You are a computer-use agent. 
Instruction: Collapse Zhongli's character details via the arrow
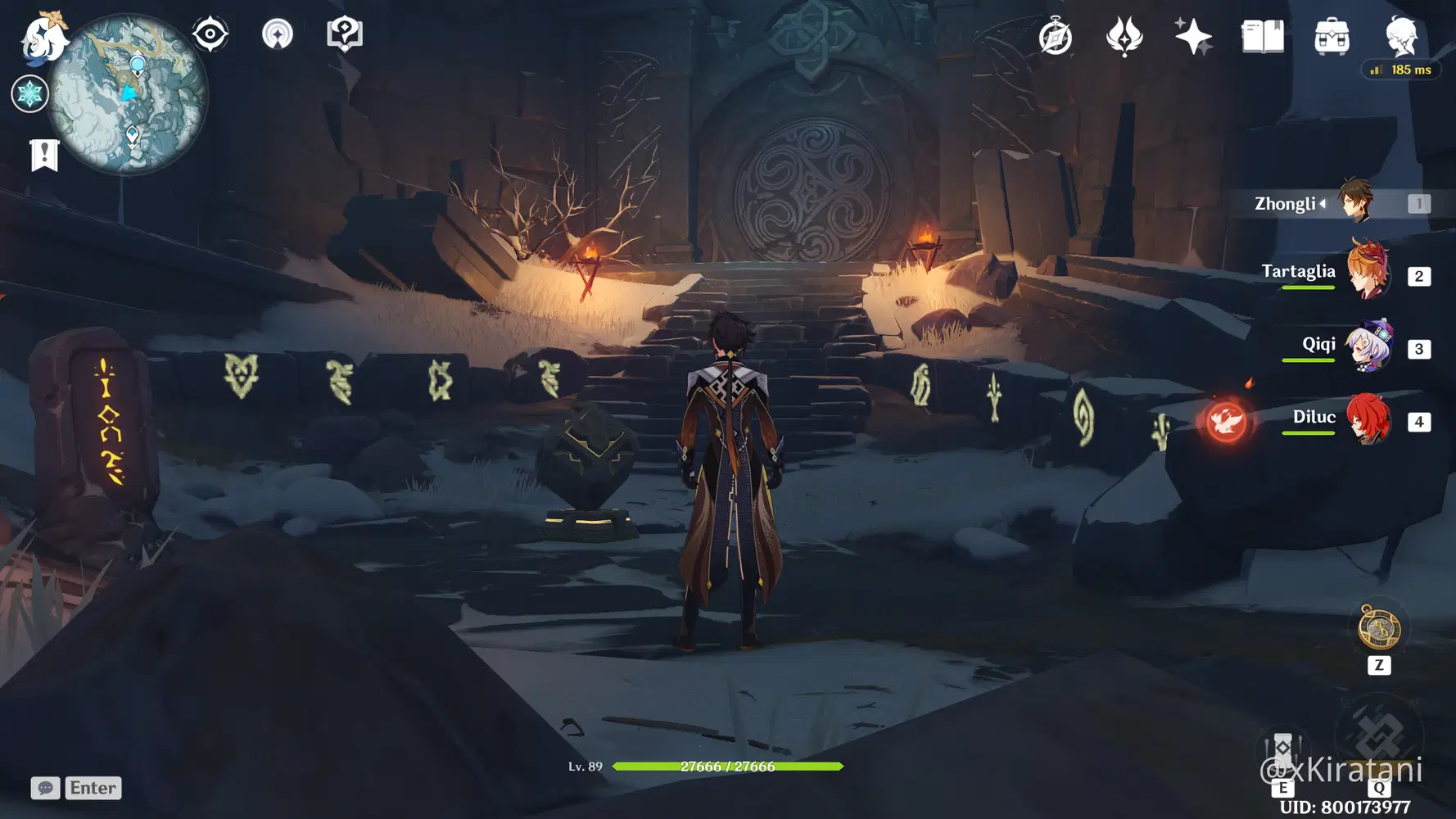[x=1321, y=204]
